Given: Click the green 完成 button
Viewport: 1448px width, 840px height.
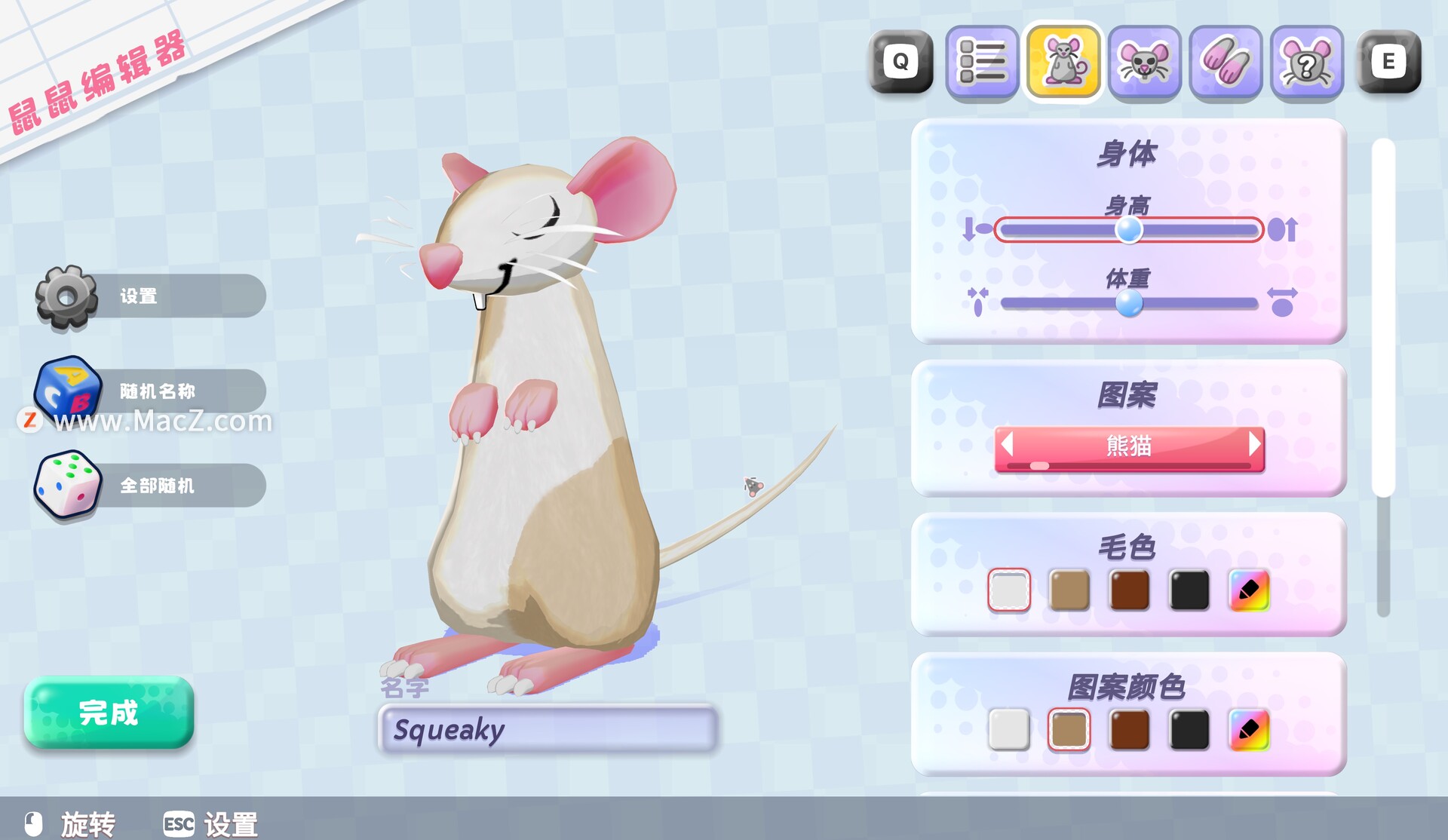Looking at the screenshot, I should click(x=109, y=713).
